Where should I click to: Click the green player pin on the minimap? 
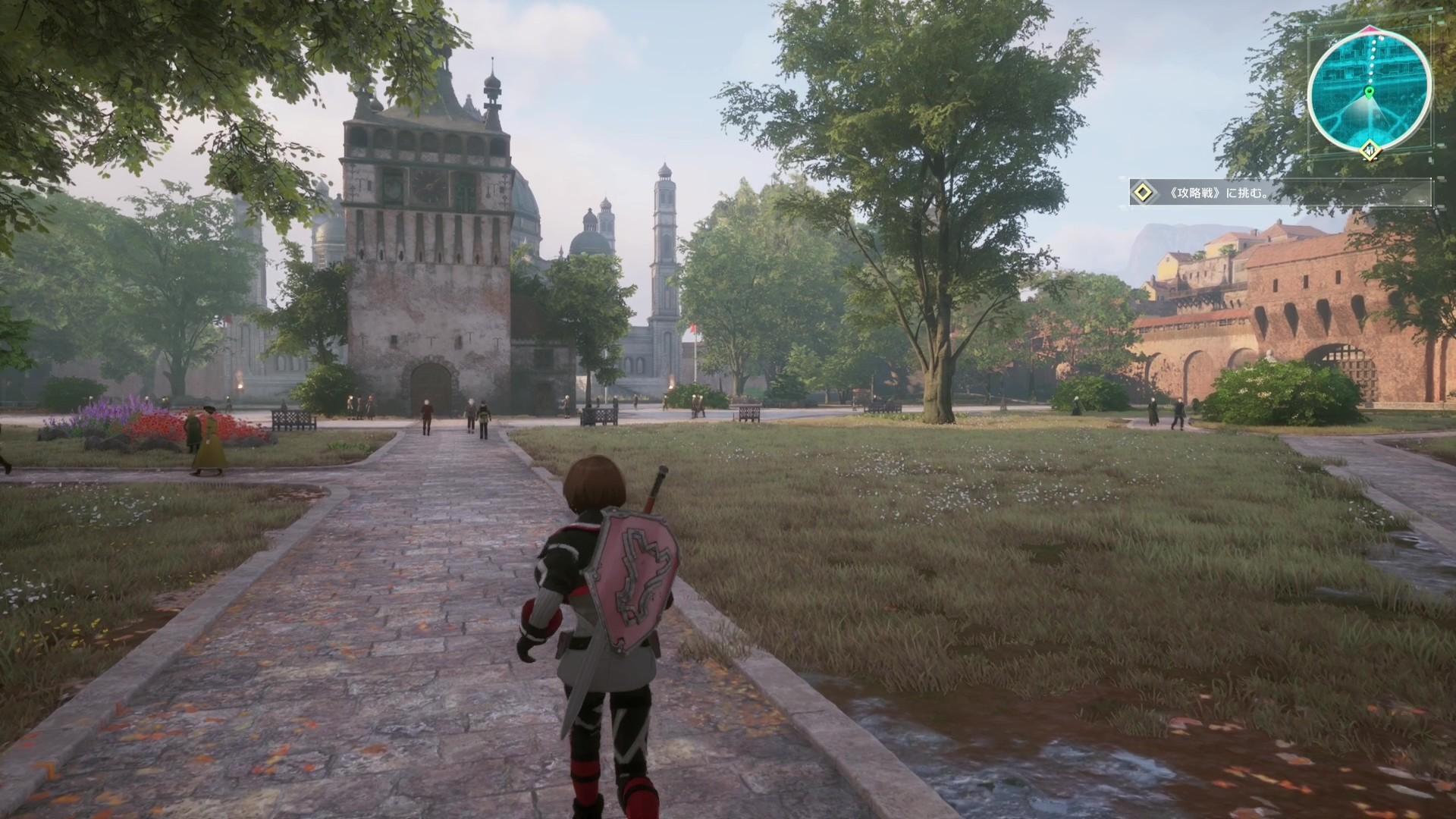[x=1369, y=93]
